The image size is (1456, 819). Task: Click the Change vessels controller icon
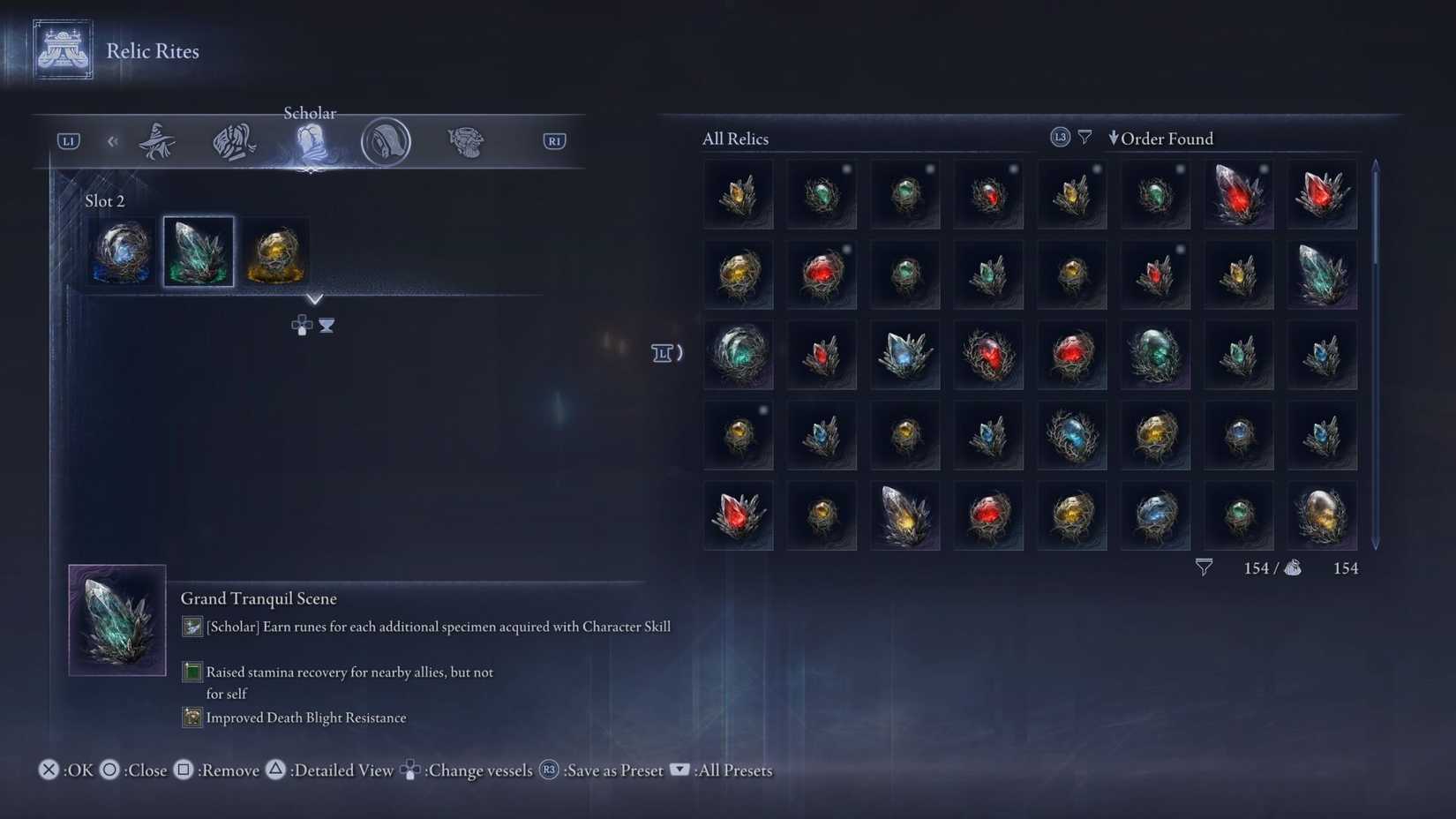(x=410, y=770)
